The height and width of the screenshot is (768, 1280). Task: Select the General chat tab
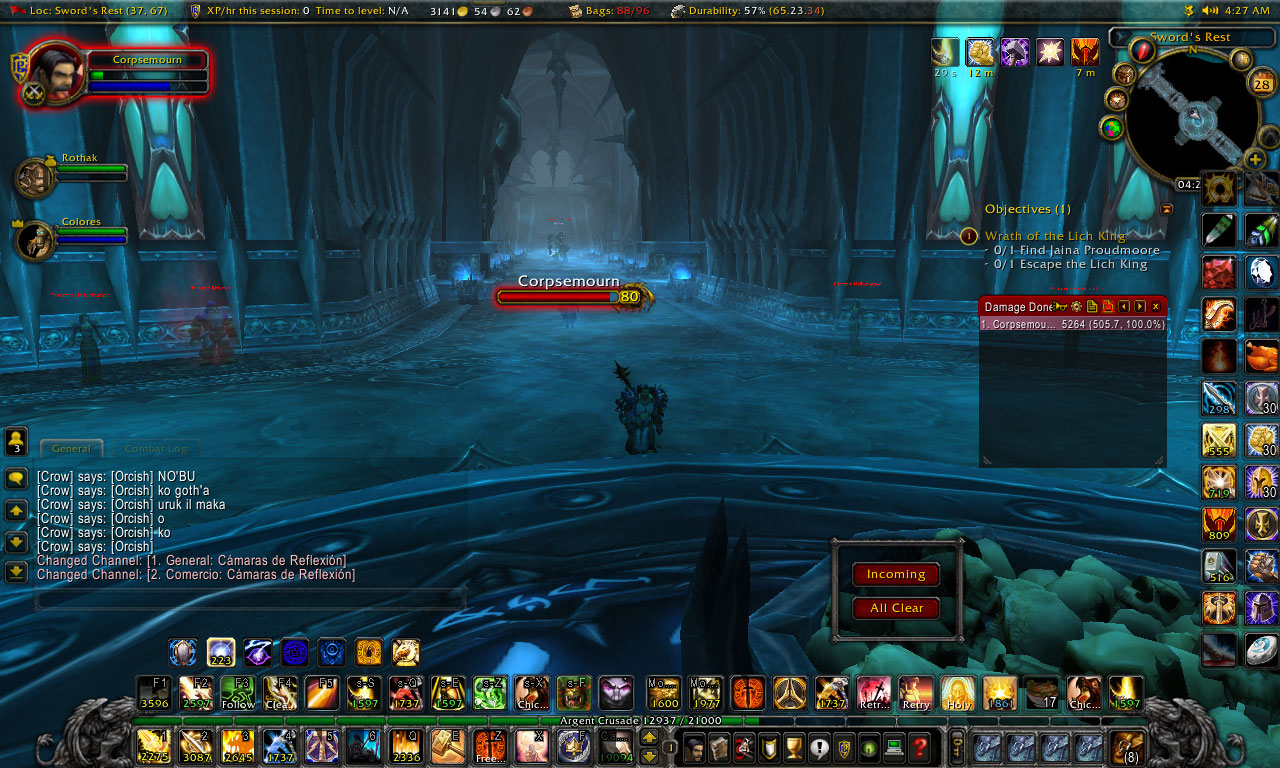(x=71, y=449)
